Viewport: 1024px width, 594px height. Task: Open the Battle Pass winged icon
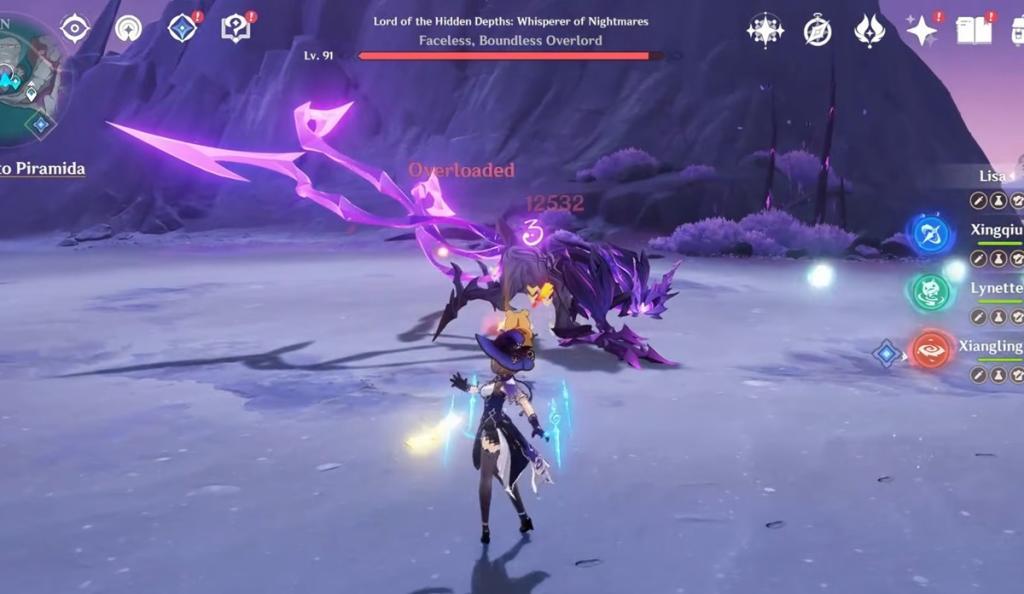869,31
